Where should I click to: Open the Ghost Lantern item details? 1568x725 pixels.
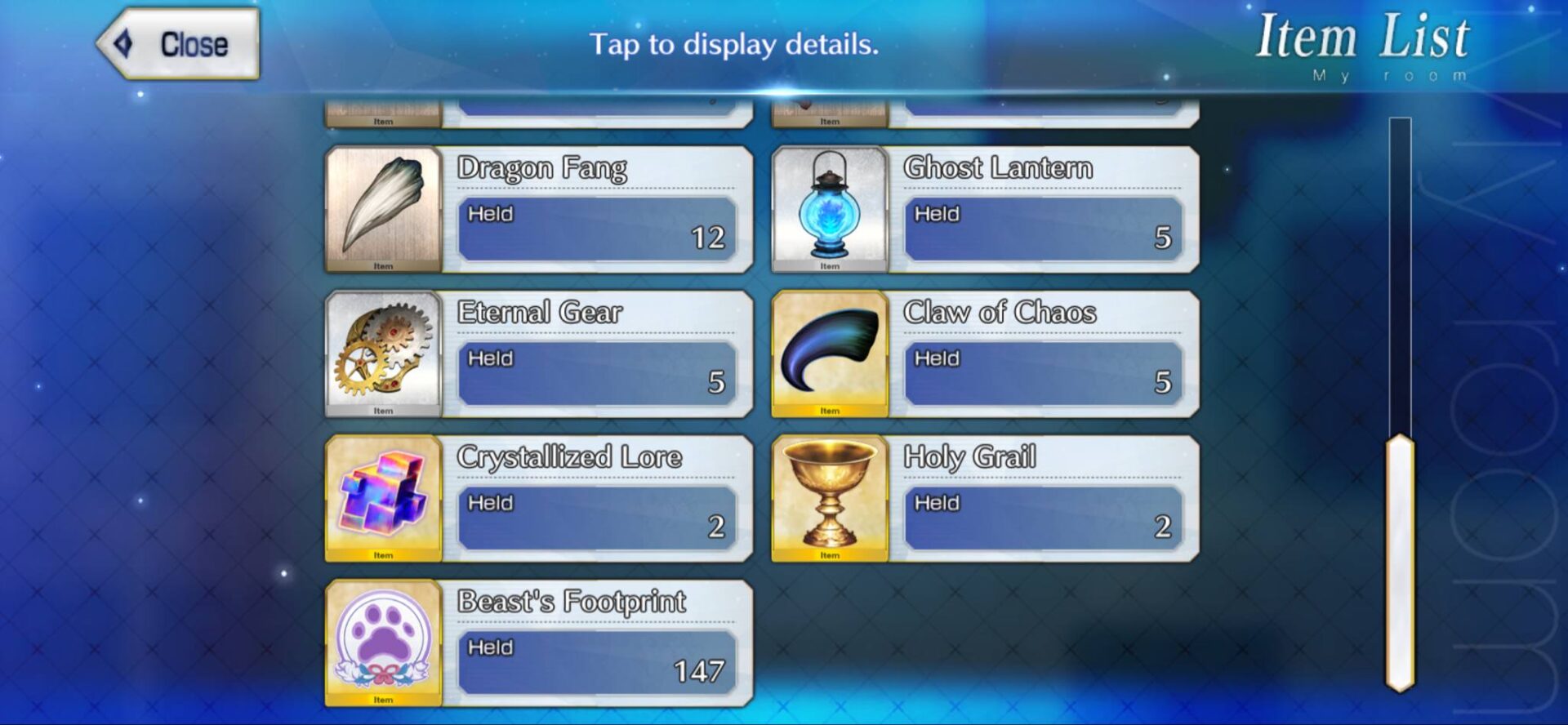[985, 209]
